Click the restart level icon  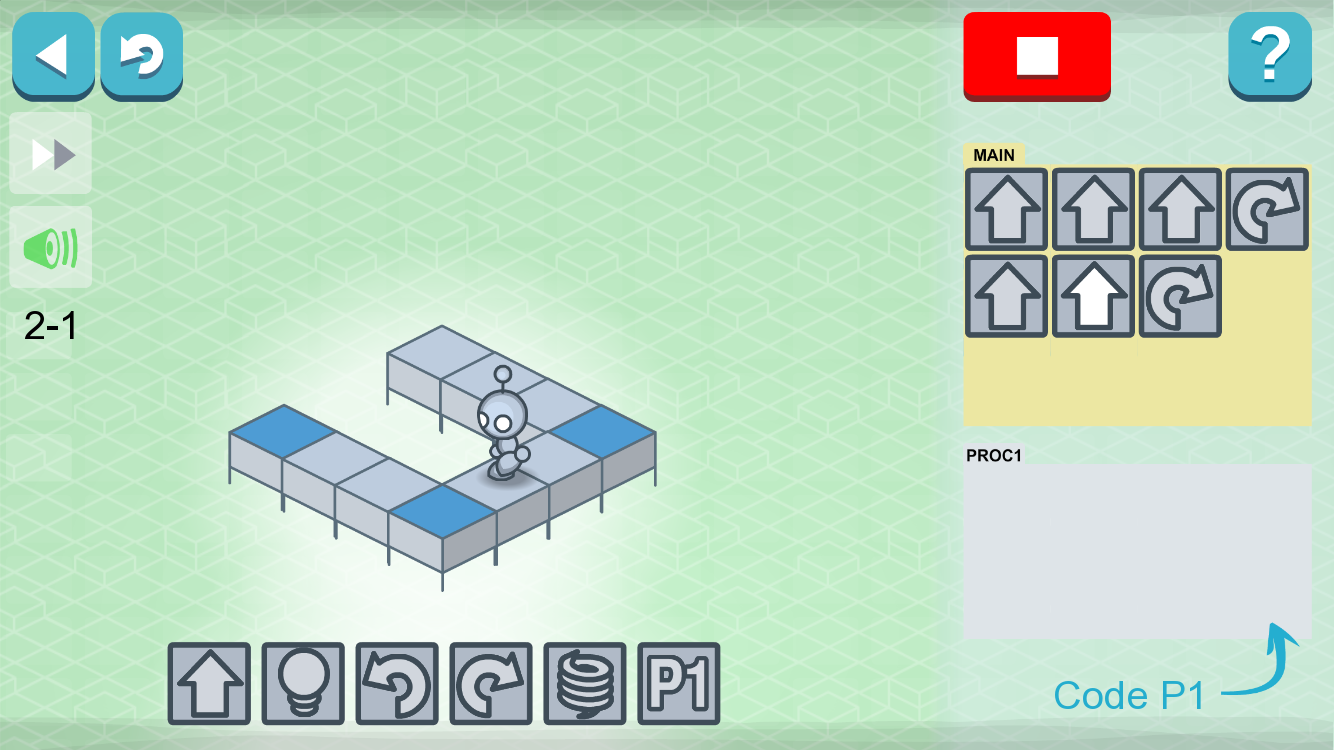pyautogui.click(x=140, y=57)
